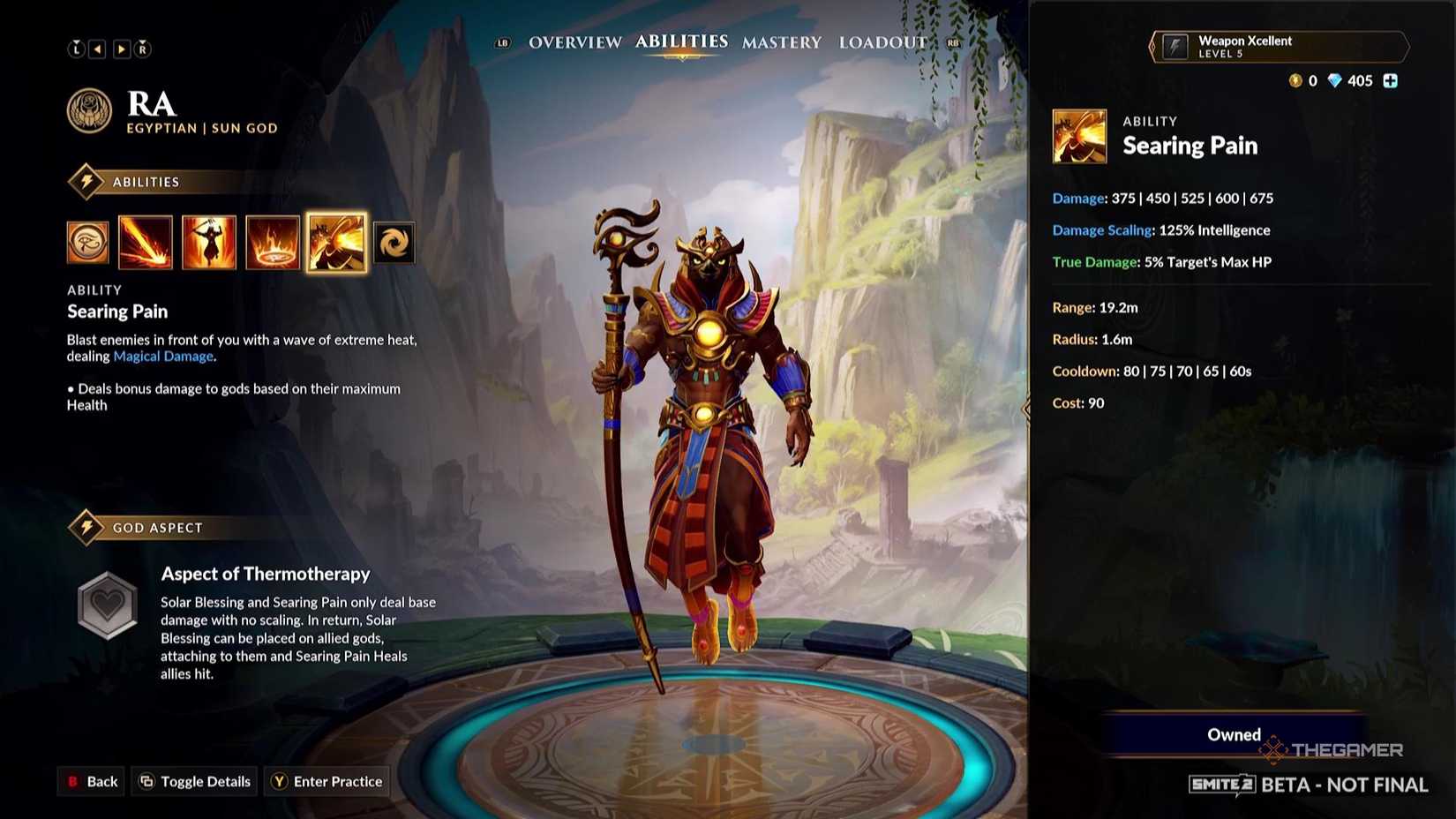Click the Owned purchase status bar
1456x819 pixels.
pyautogui.click(x=1234, y=734)
